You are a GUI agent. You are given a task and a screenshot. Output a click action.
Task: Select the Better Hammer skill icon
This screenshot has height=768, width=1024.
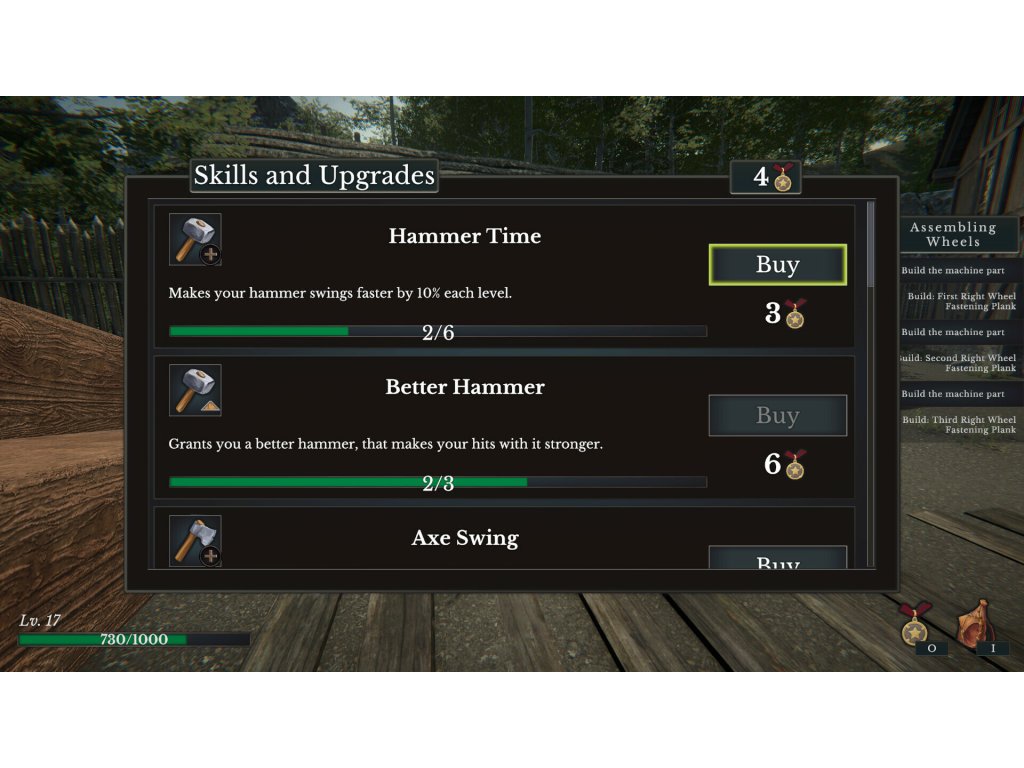pos(195,390)
